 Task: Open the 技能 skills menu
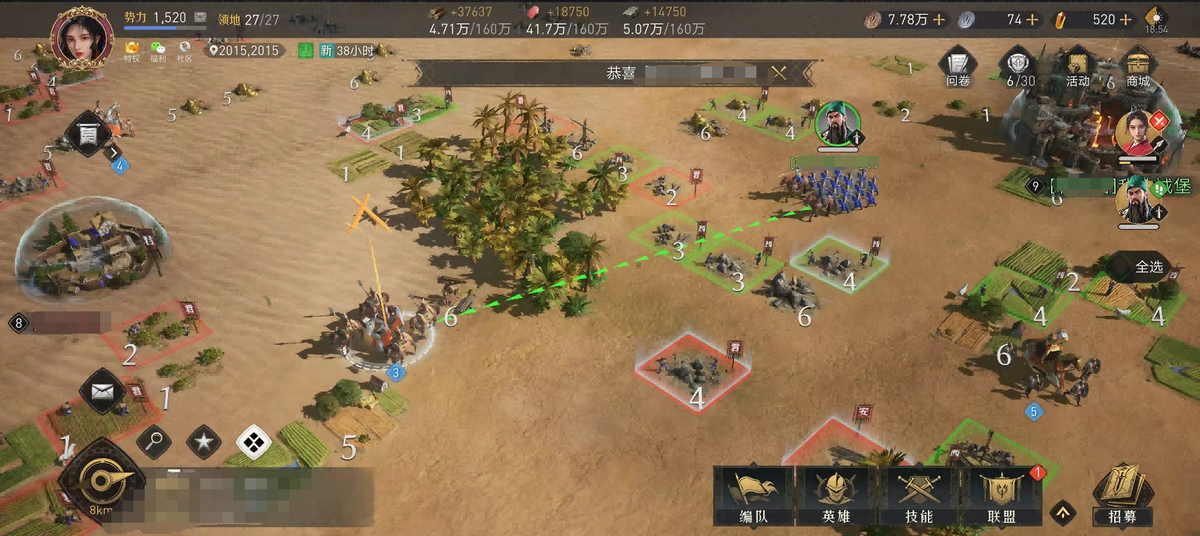tap(918, 497)
